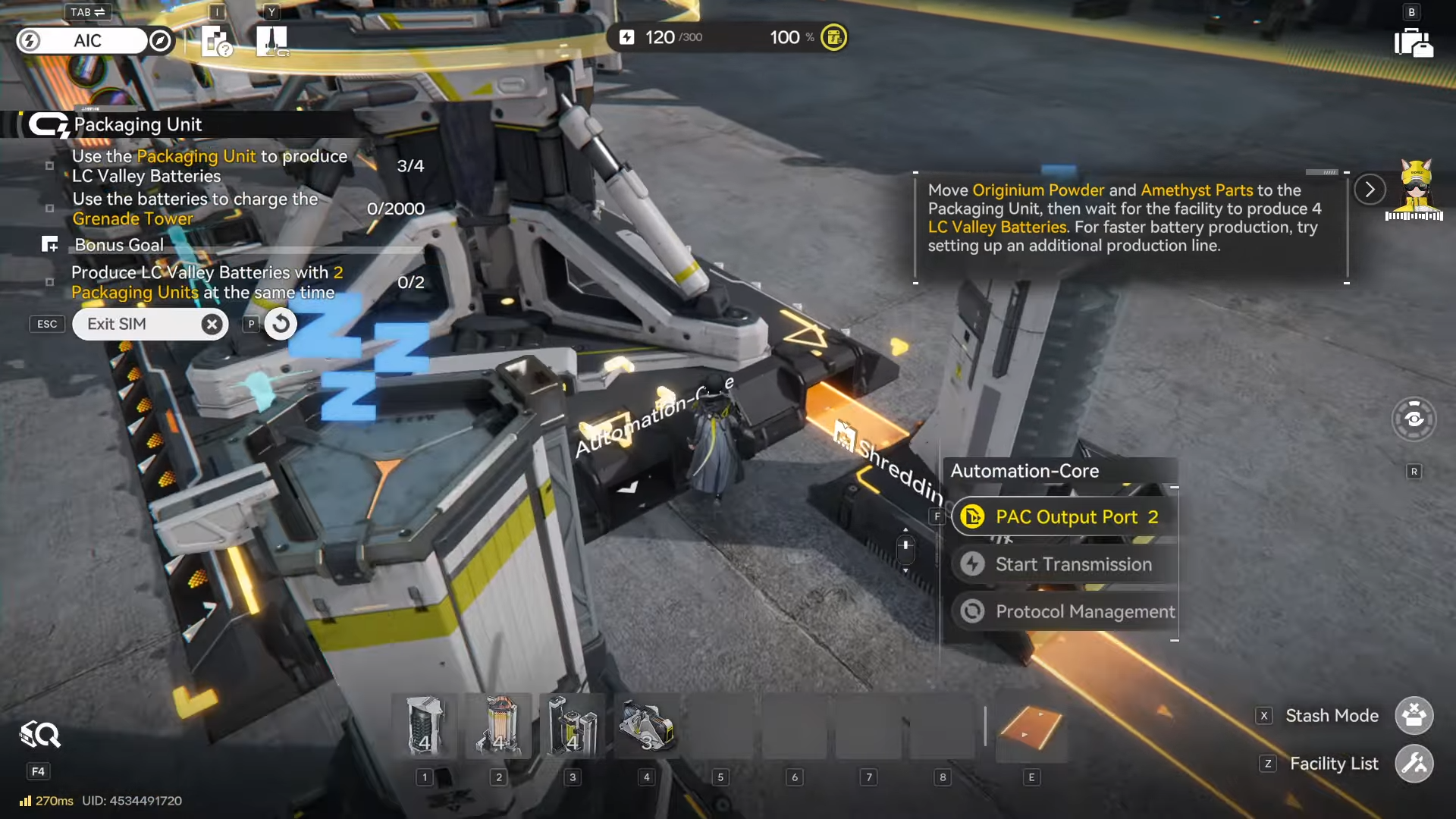The width and height of the screenshot is (1456, 819).
Task: Enable Stash Mode
Action: [x=1414, y=716]
